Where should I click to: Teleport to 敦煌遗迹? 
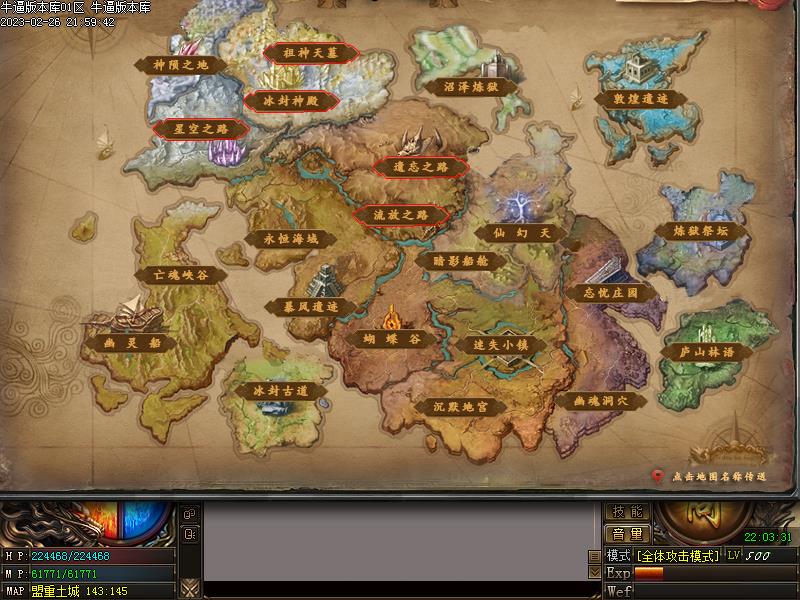(x=632, y=99)
